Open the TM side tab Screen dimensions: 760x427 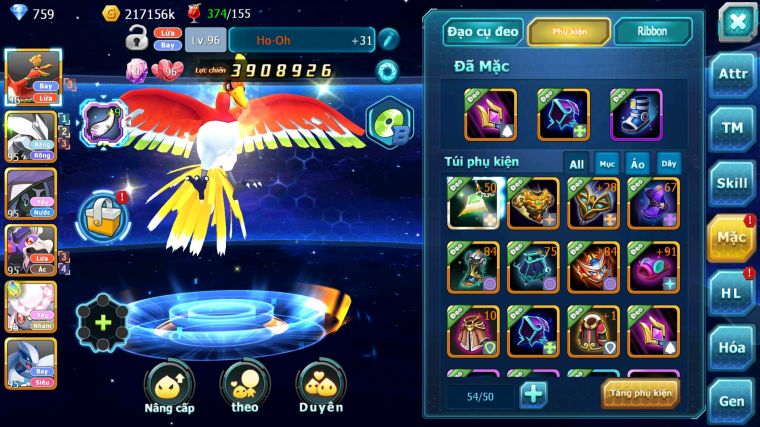point(732,128)
